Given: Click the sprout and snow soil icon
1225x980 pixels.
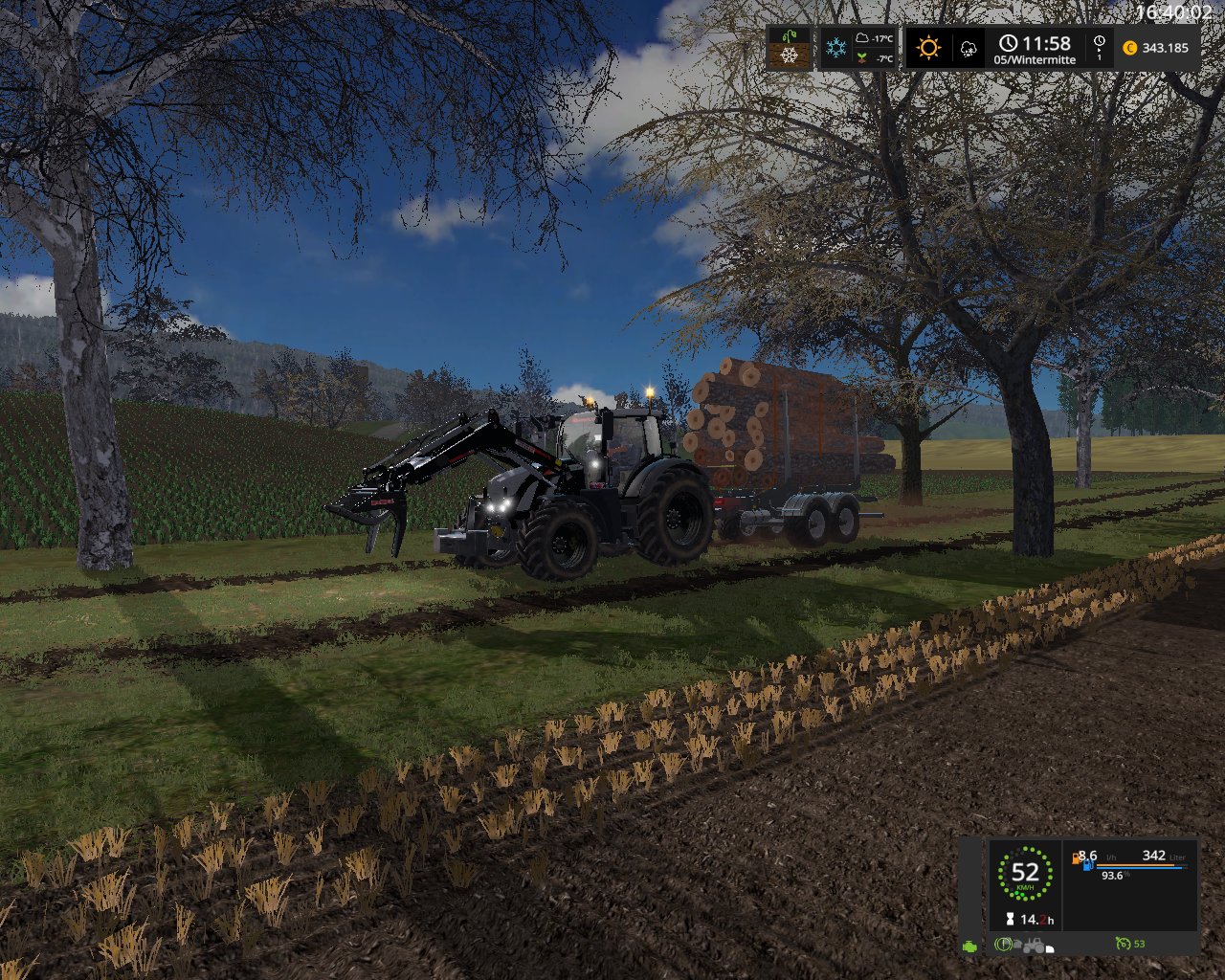Looking at the screenshot, I should click(x=790, y=48).
